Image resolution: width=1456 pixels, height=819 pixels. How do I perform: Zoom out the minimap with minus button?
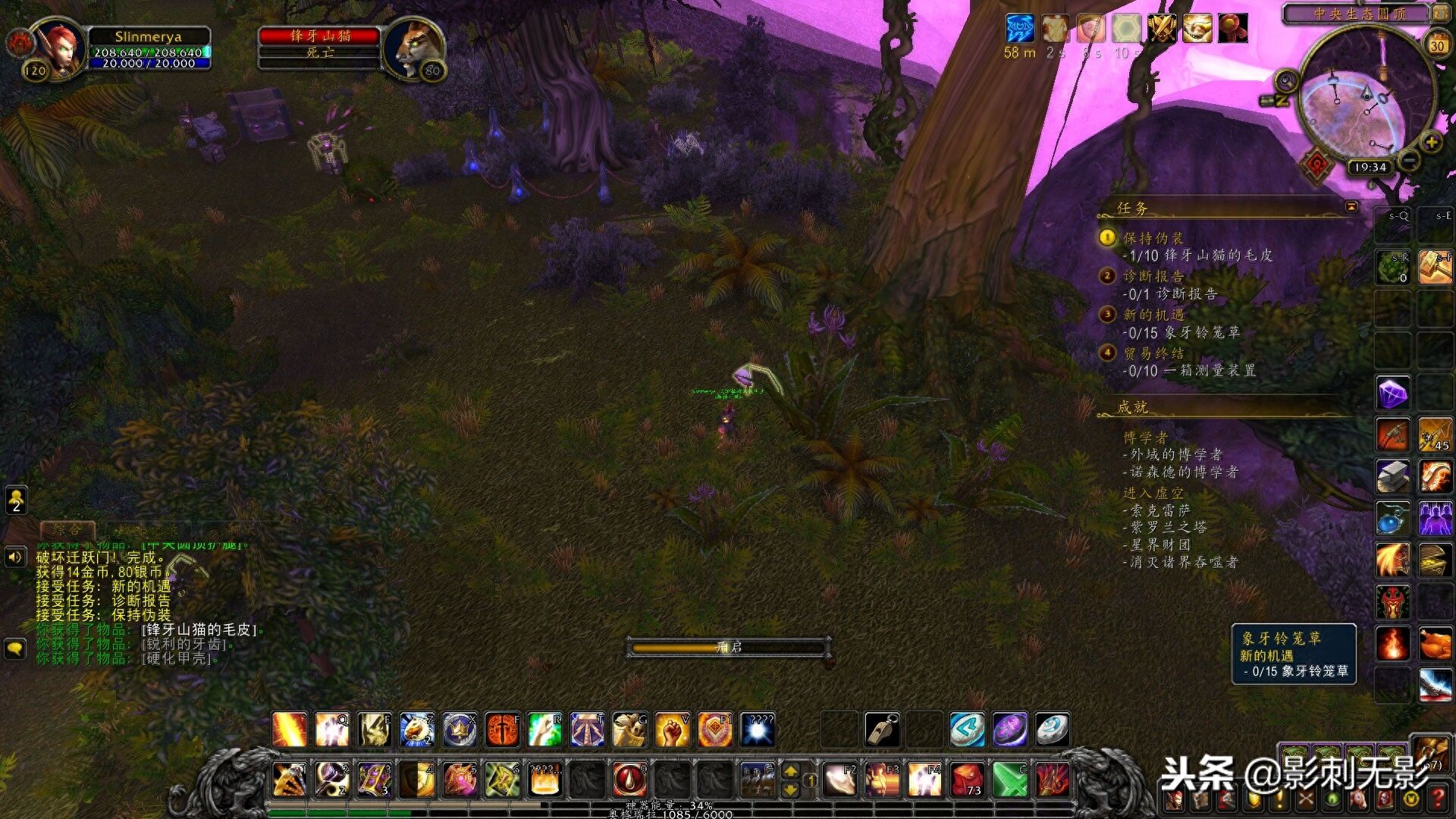(1409, 160)
